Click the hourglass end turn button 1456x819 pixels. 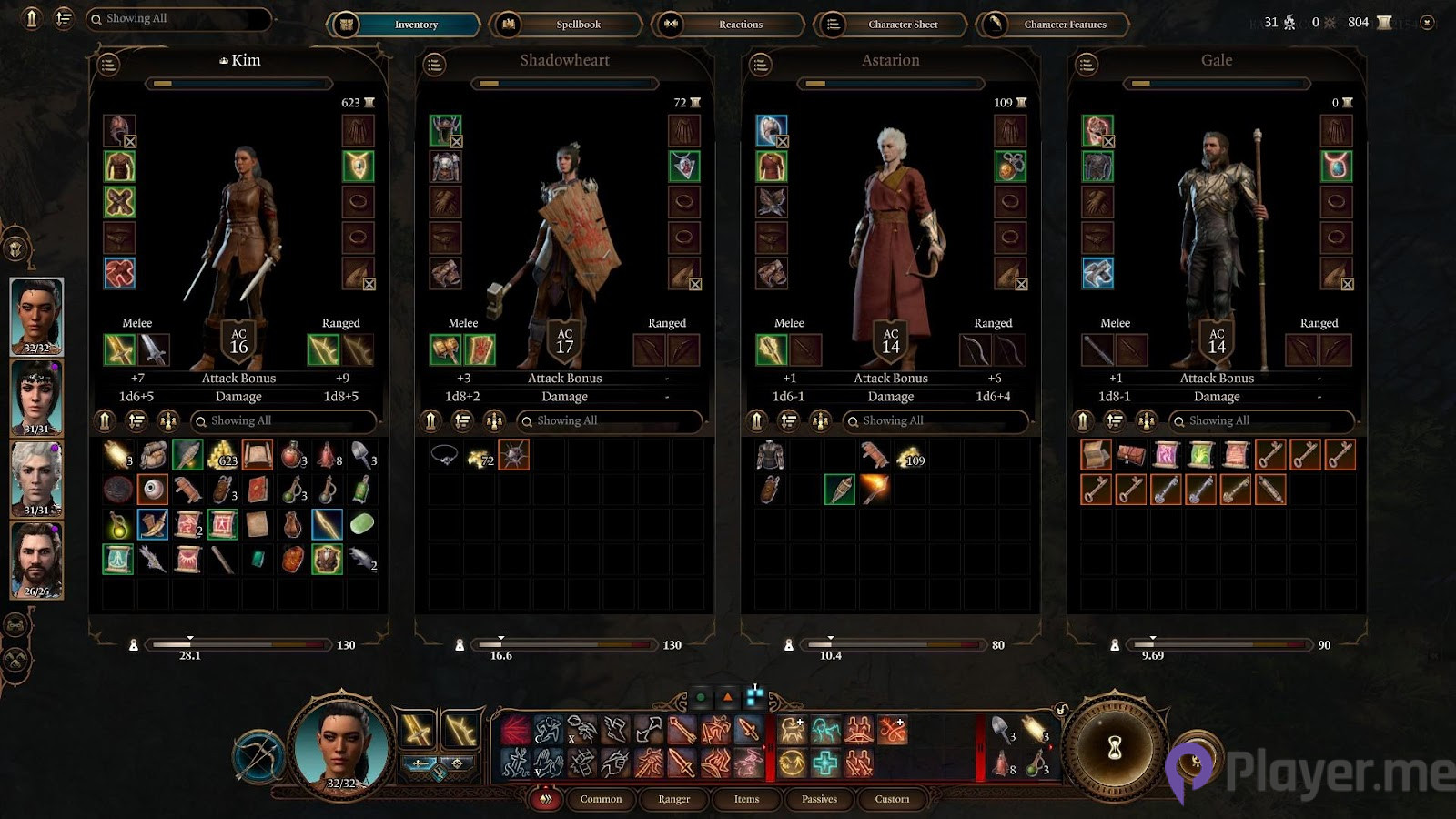[x=1115, y=748]
